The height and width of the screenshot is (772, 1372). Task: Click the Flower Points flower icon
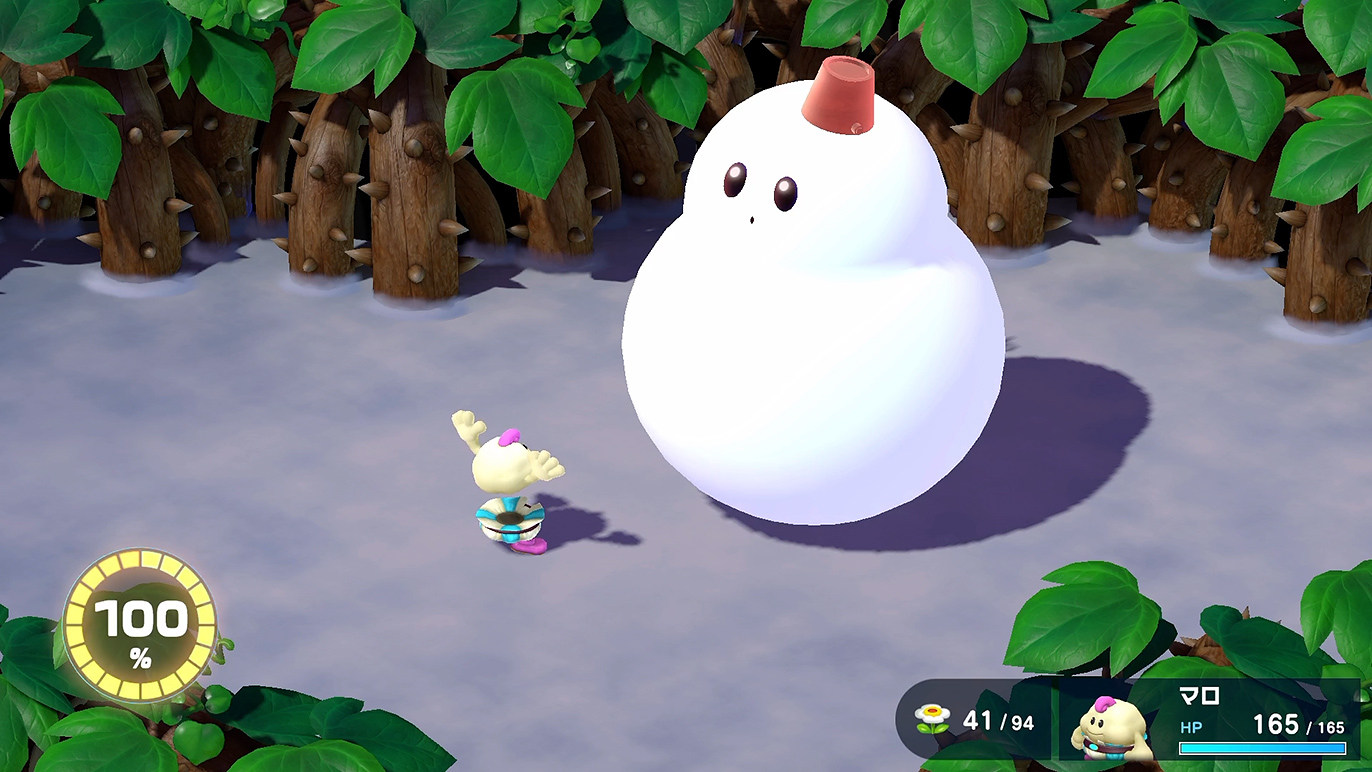pos(933,718)
